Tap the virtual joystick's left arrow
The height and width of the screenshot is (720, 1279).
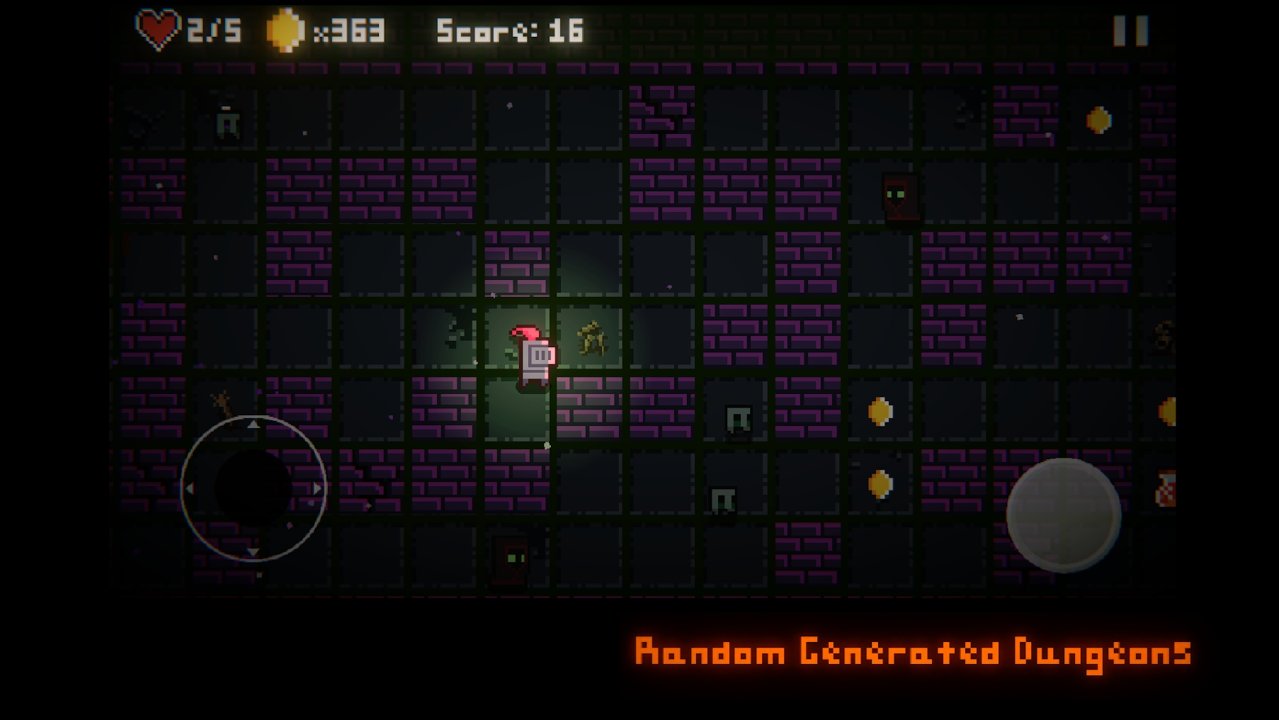click(189, 489)
